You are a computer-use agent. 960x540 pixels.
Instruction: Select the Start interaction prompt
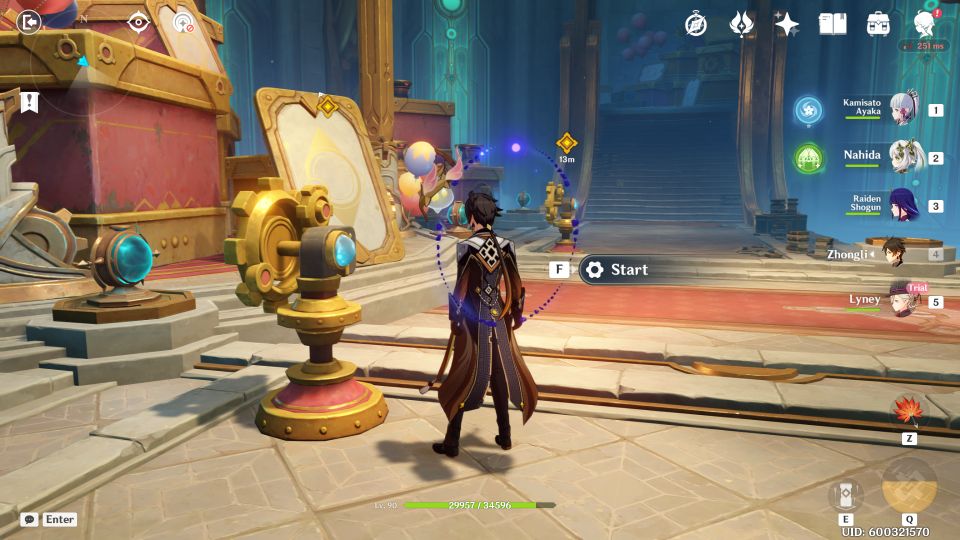tap(615, 270)
